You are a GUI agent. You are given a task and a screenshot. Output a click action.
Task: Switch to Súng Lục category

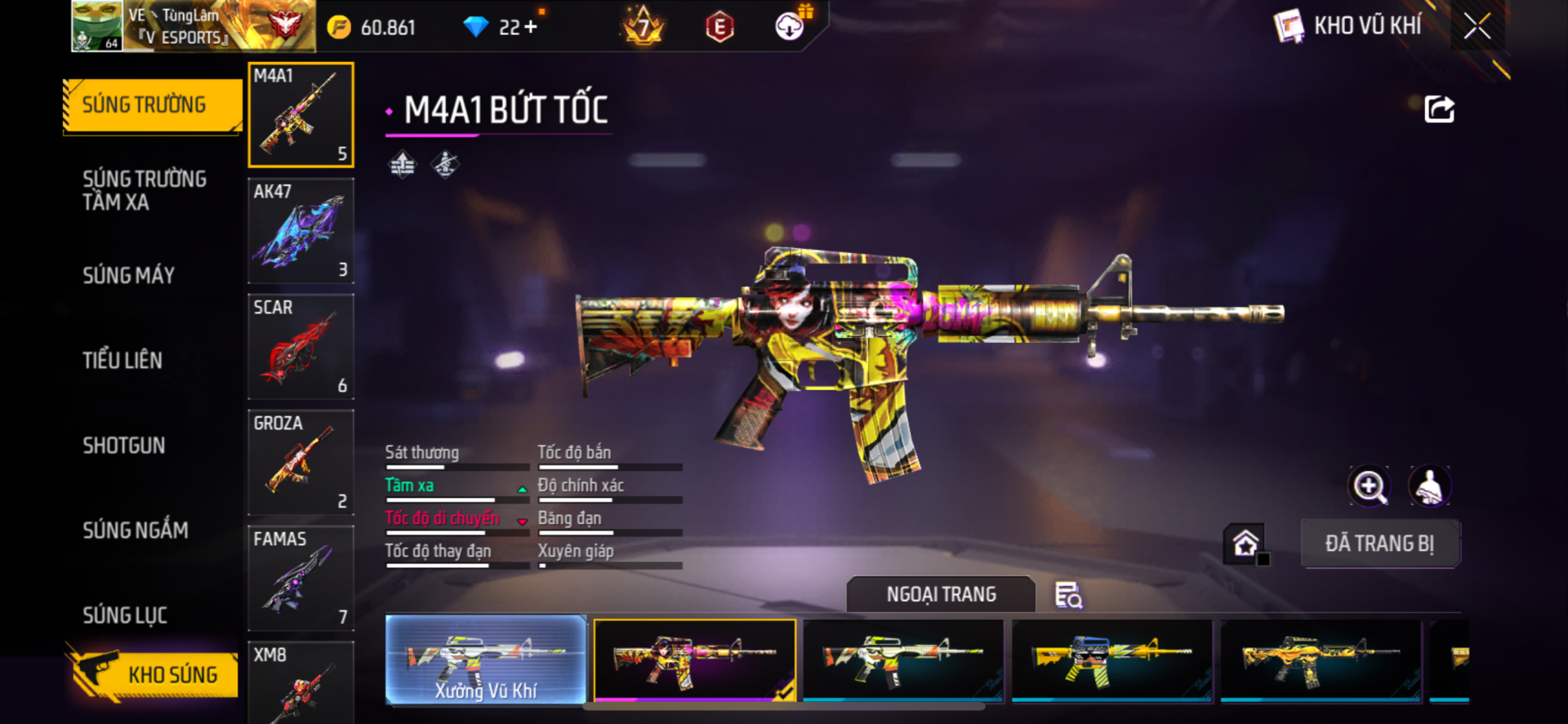point(125,615)
